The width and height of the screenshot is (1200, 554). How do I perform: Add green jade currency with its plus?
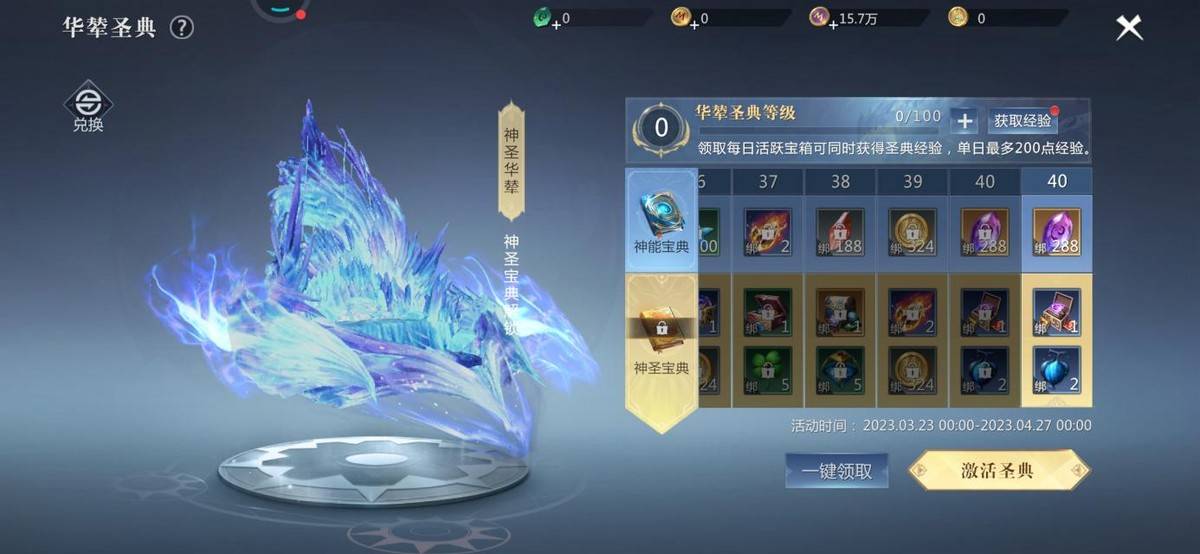pos(556,22)
